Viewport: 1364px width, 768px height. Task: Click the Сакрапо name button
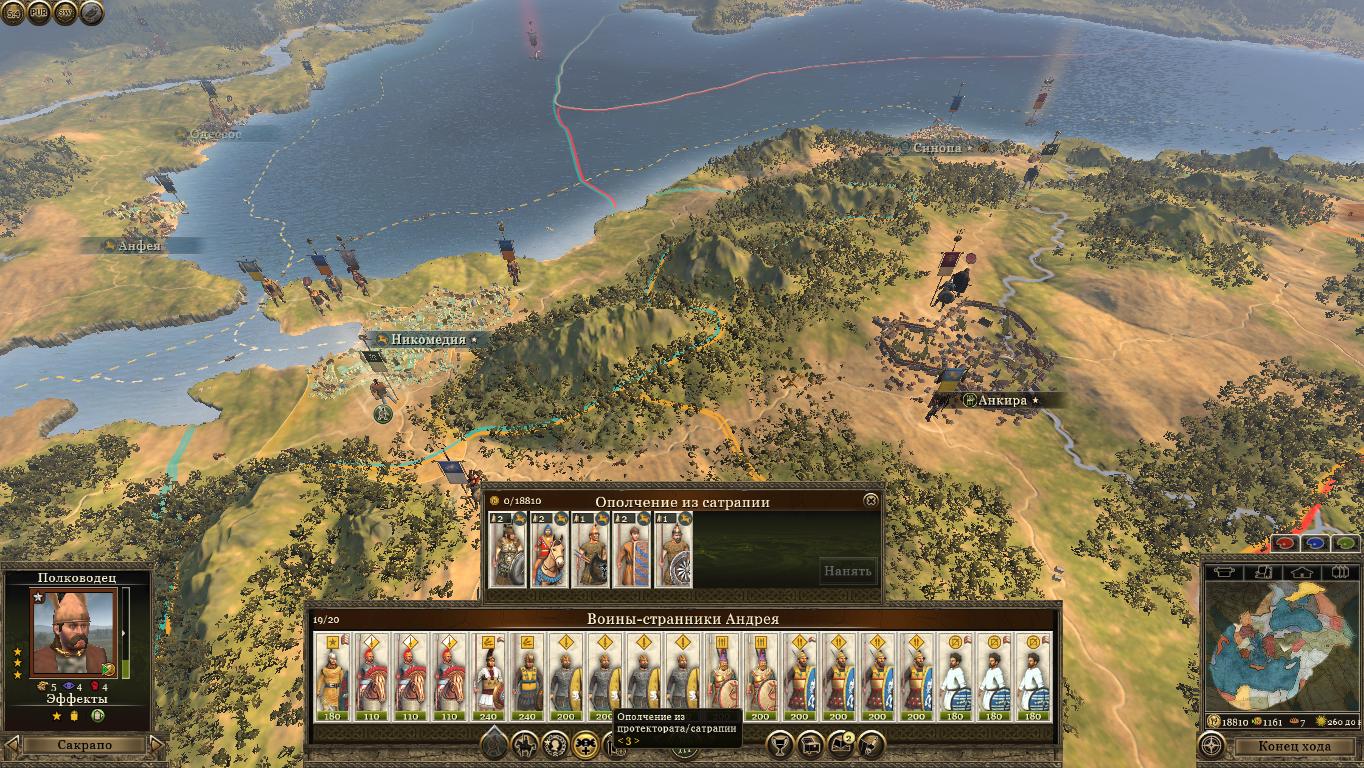click(x=83, y=745)
